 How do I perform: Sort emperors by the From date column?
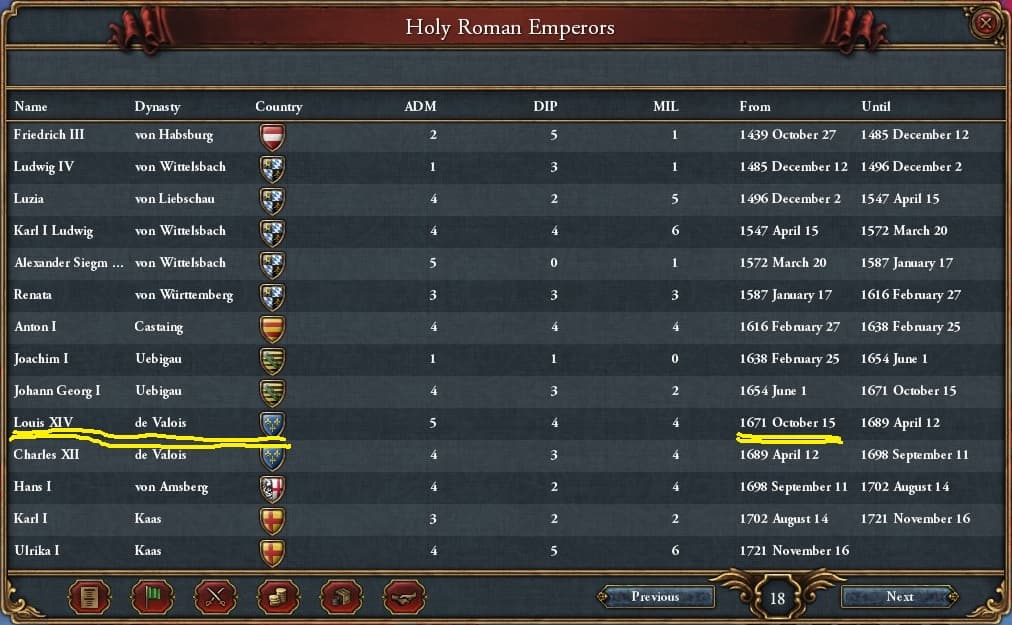(755, 106)
